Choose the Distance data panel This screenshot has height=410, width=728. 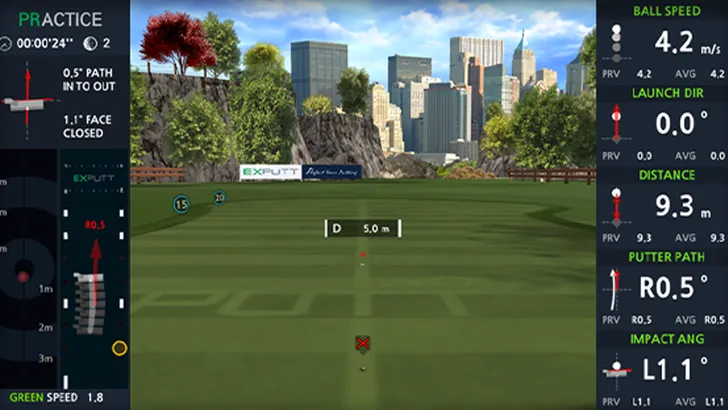coord(662,206)
